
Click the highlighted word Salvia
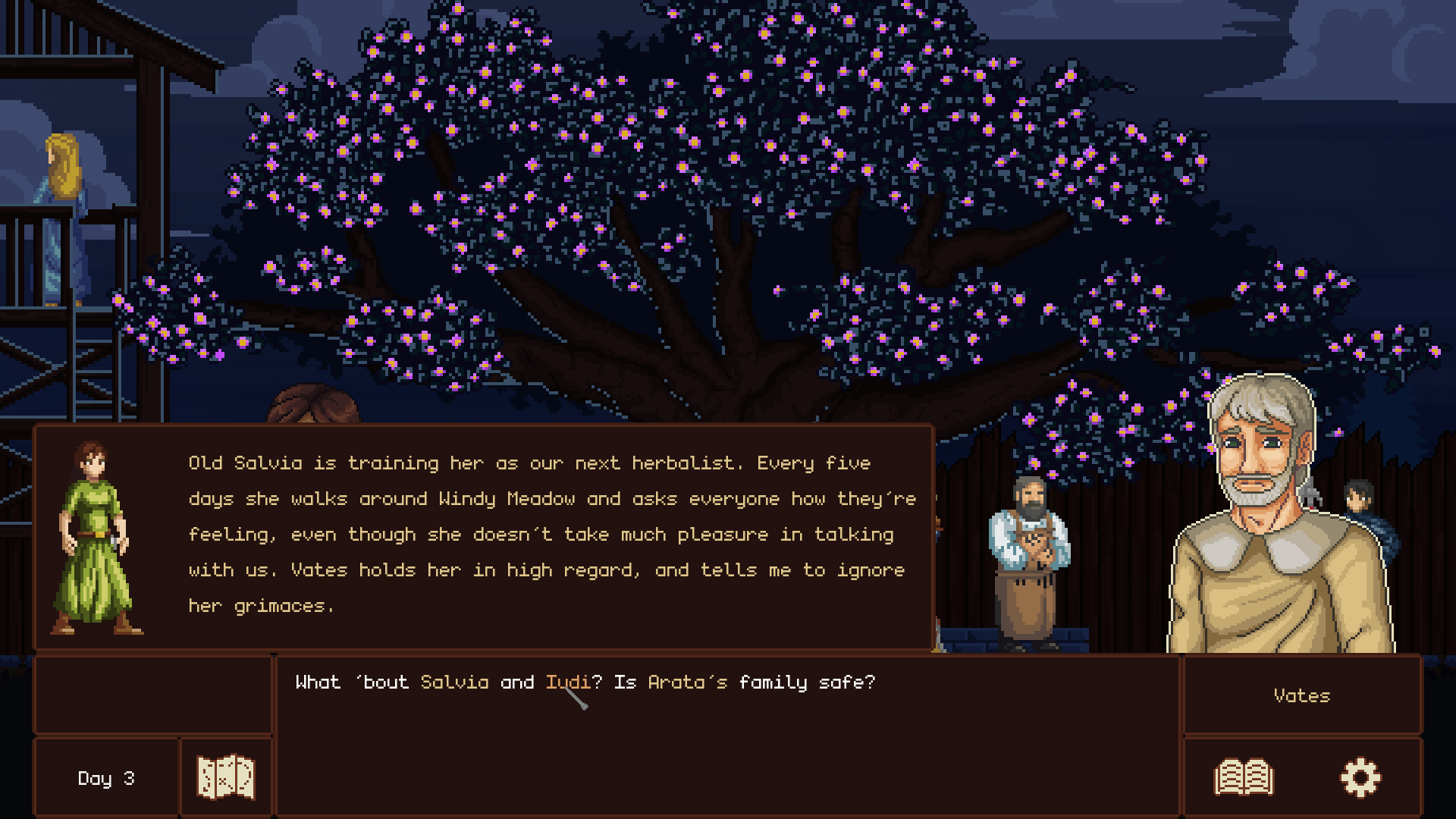[x=454, y=682]
